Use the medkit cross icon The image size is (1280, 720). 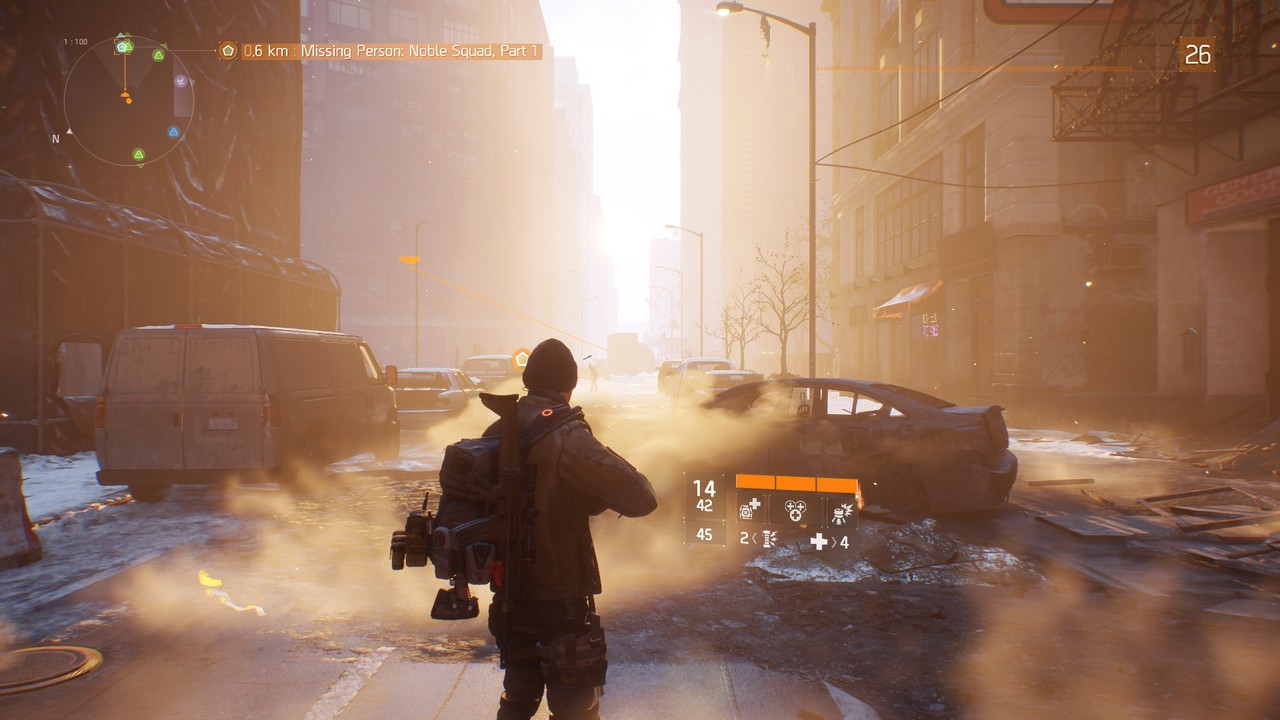pyautogui.click(x=819, y=541)
